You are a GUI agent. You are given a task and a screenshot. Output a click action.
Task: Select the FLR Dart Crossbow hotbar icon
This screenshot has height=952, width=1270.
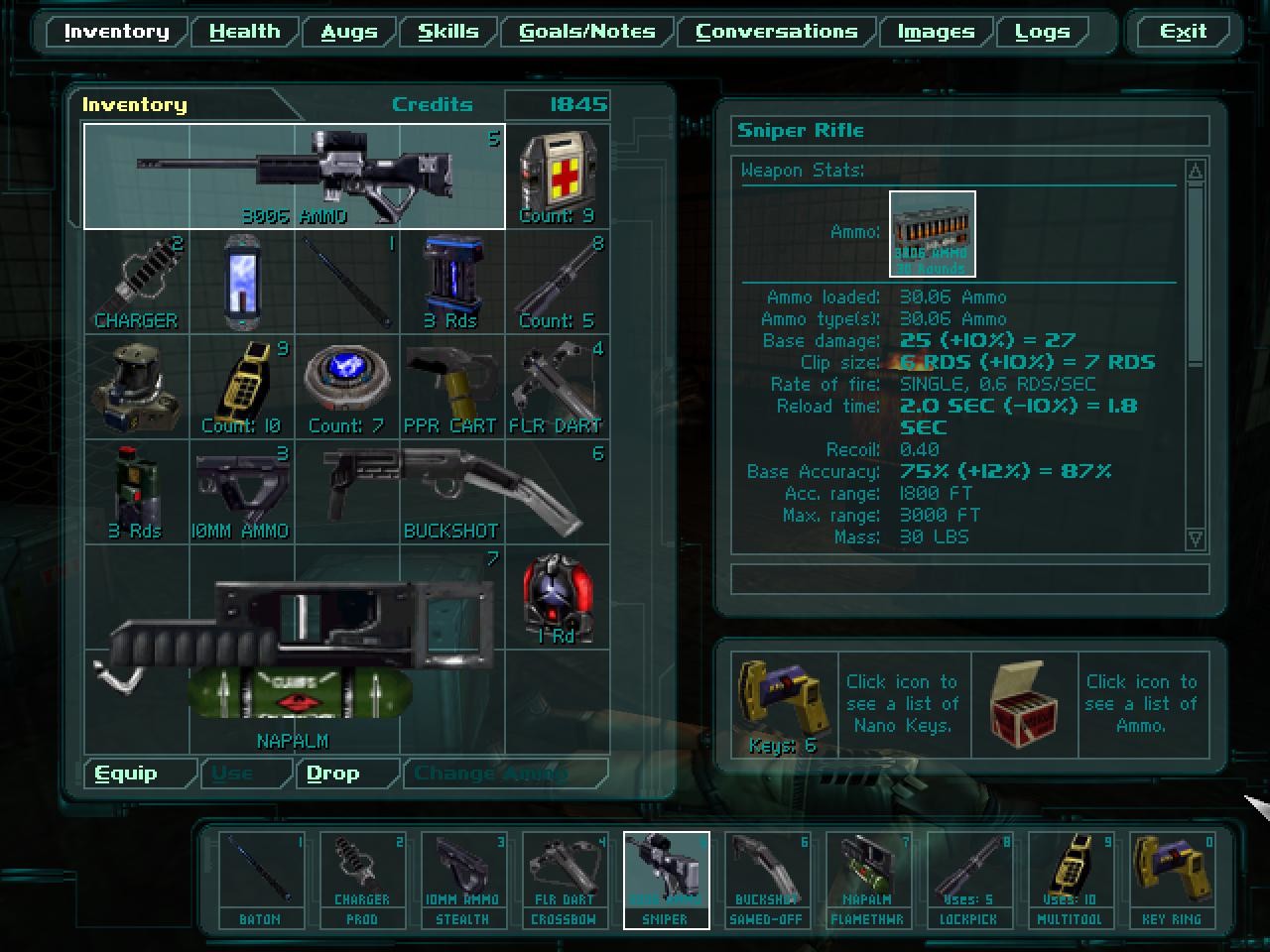(x=565, y=878)
